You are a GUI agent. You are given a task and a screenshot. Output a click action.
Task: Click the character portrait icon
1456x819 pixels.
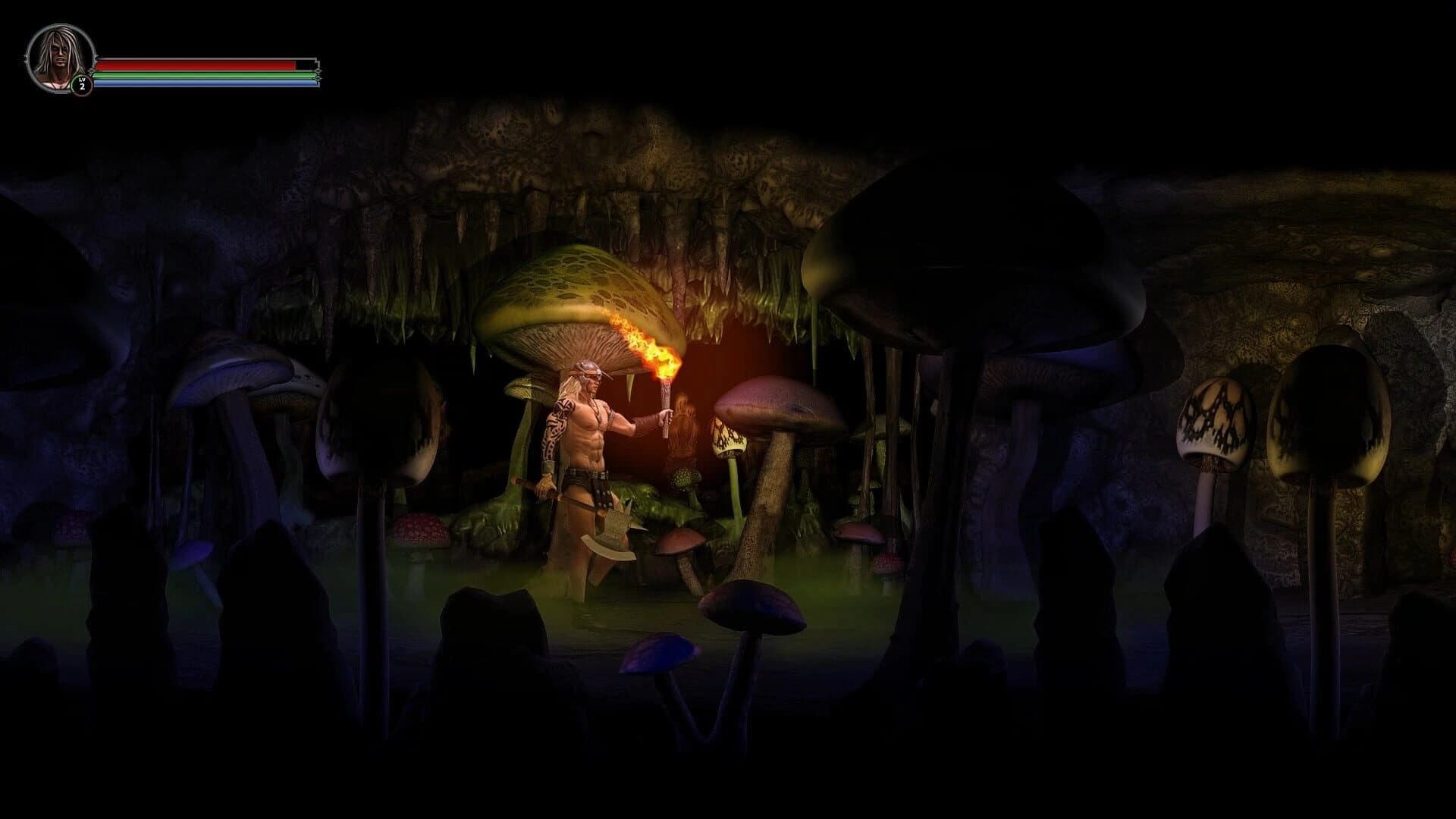[59, 57]
